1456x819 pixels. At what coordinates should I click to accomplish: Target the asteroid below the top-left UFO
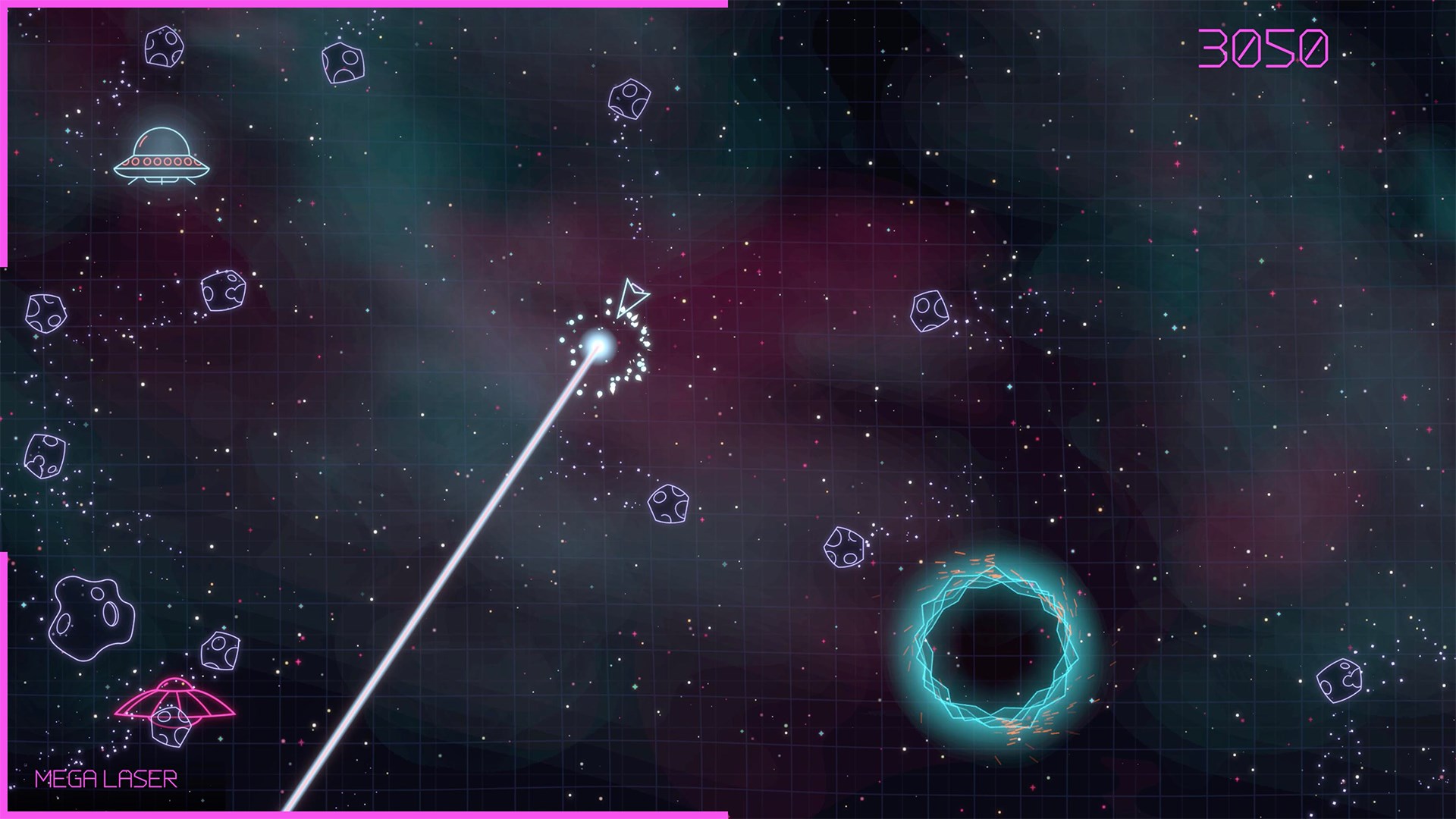[224, 292]
